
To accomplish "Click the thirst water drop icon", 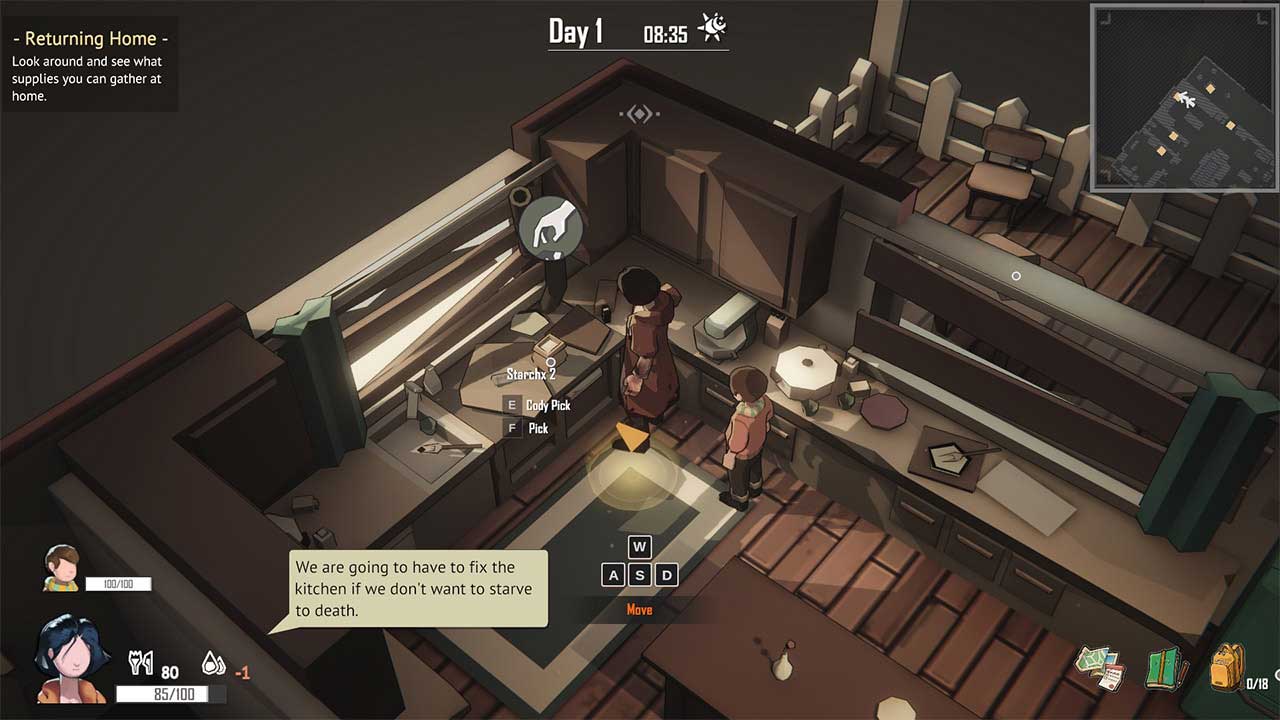I will tap(213, 662).
